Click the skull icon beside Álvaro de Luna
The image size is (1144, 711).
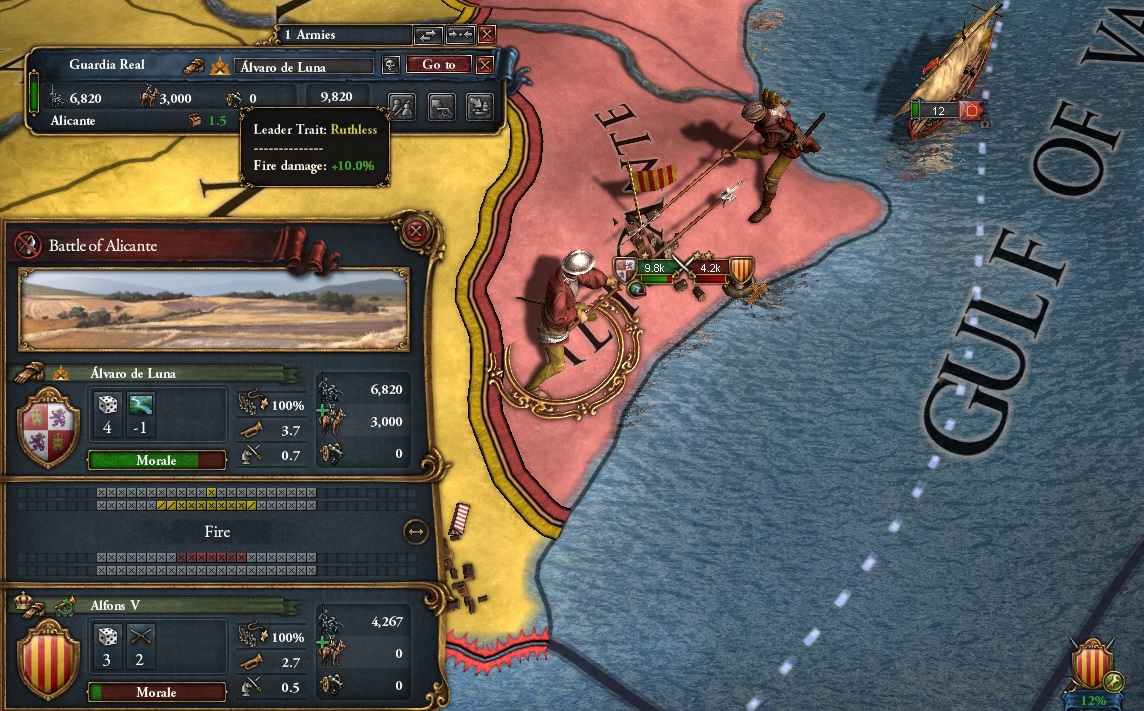[x=390, y=66]
